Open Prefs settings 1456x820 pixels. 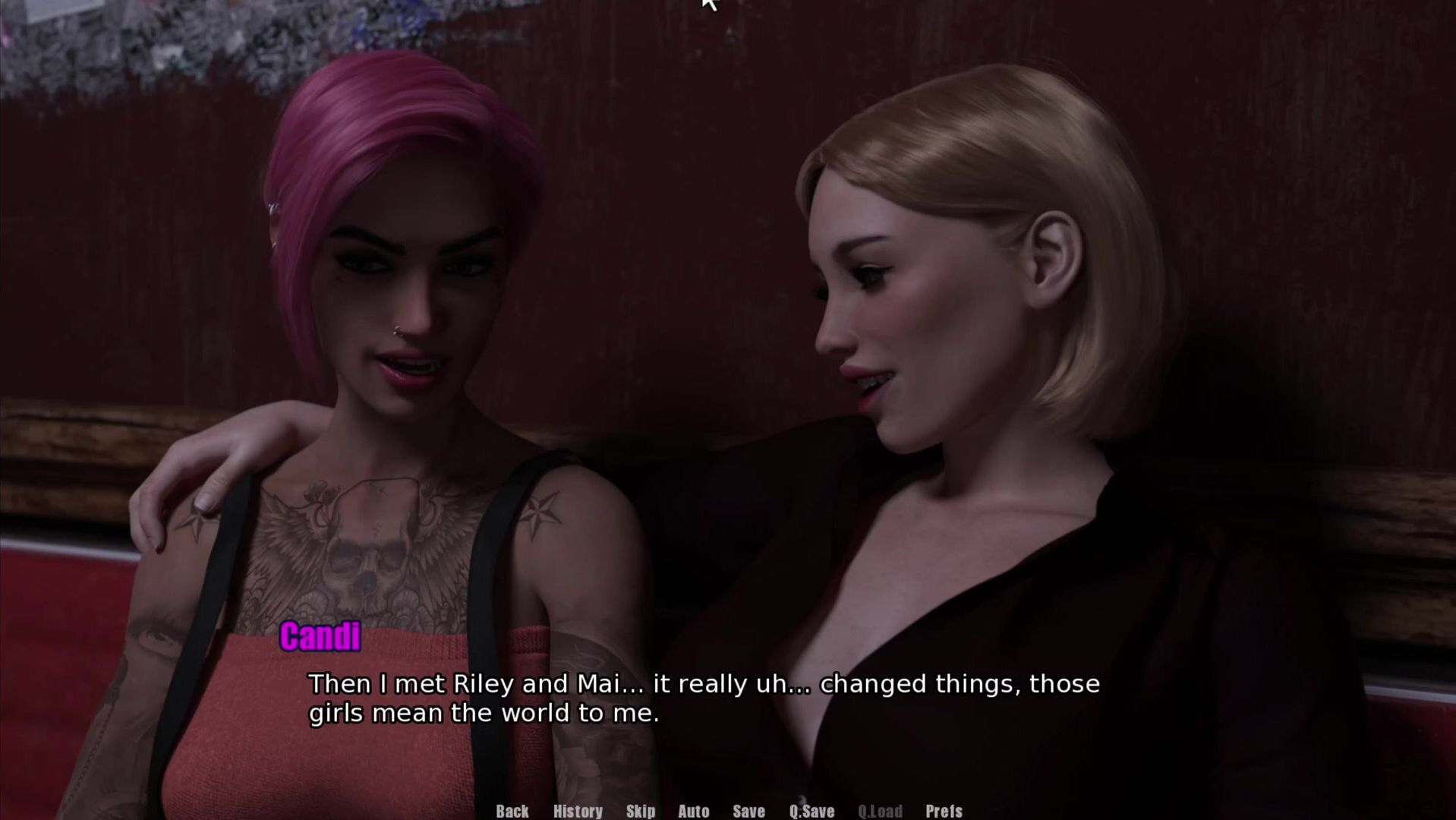tap(944, 811)
